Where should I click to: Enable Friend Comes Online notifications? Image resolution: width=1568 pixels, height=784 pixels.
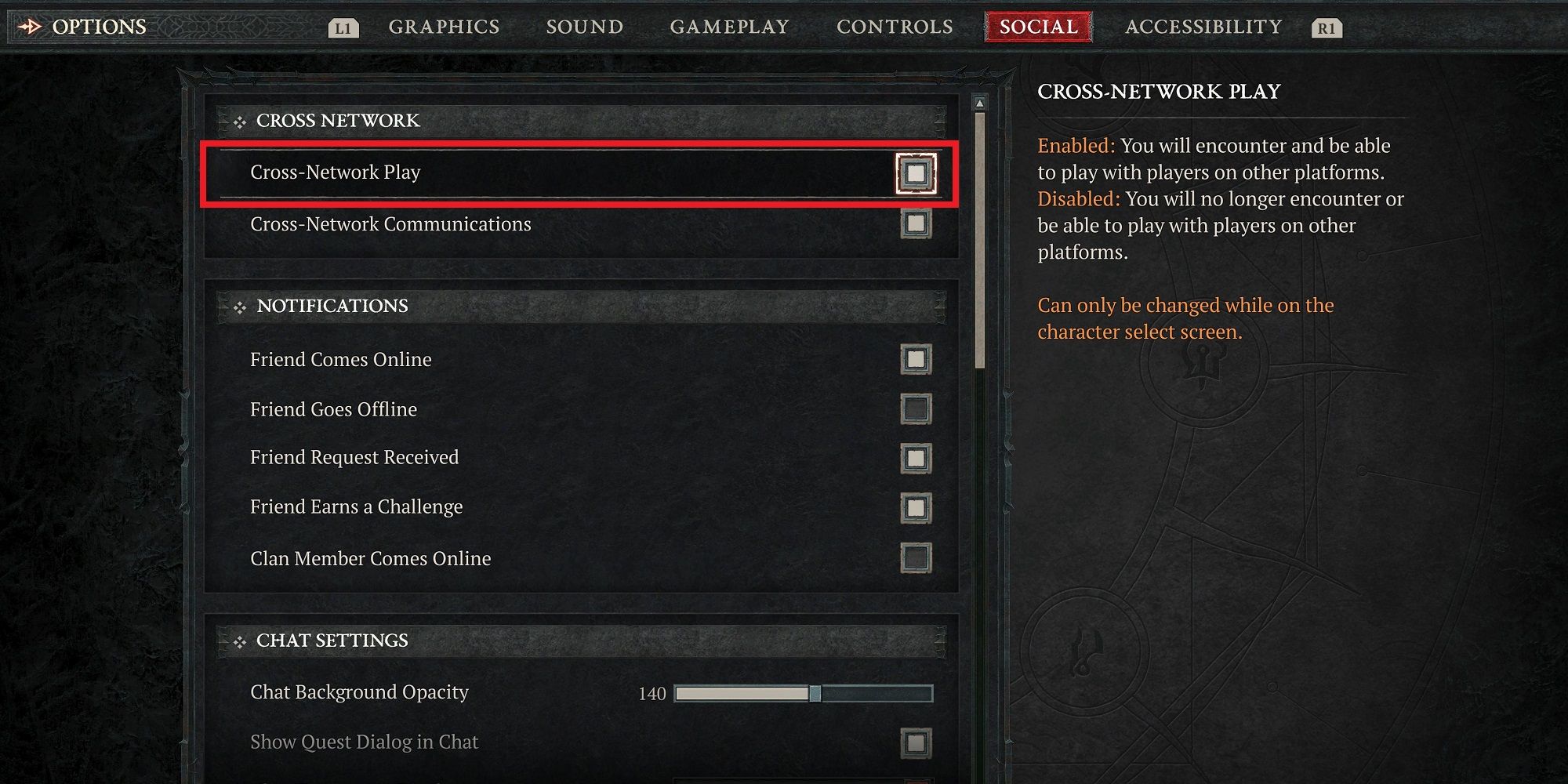[915, 360]
